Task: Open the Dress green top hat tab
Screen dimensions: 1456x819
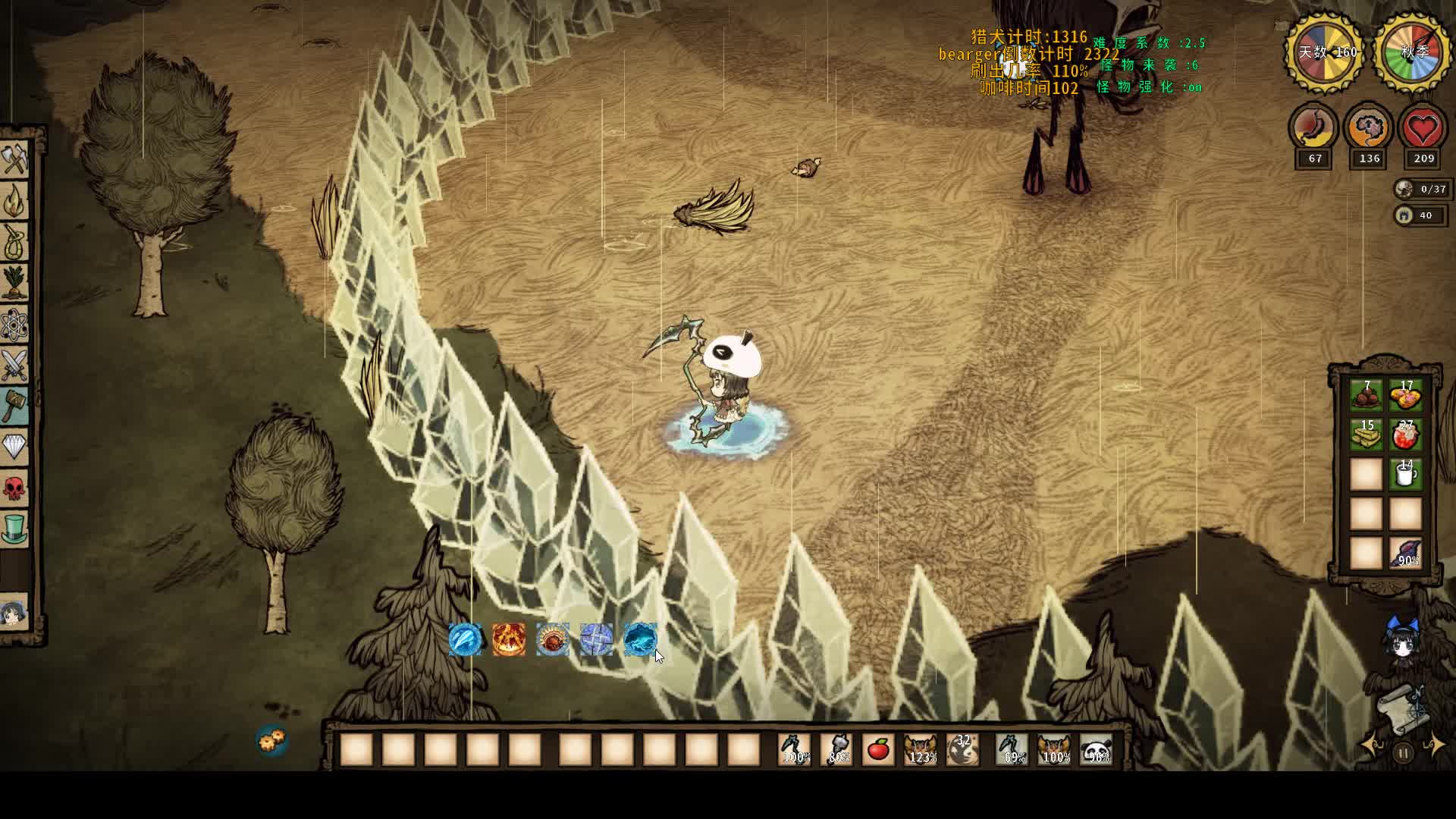Action: pos(14,529)
